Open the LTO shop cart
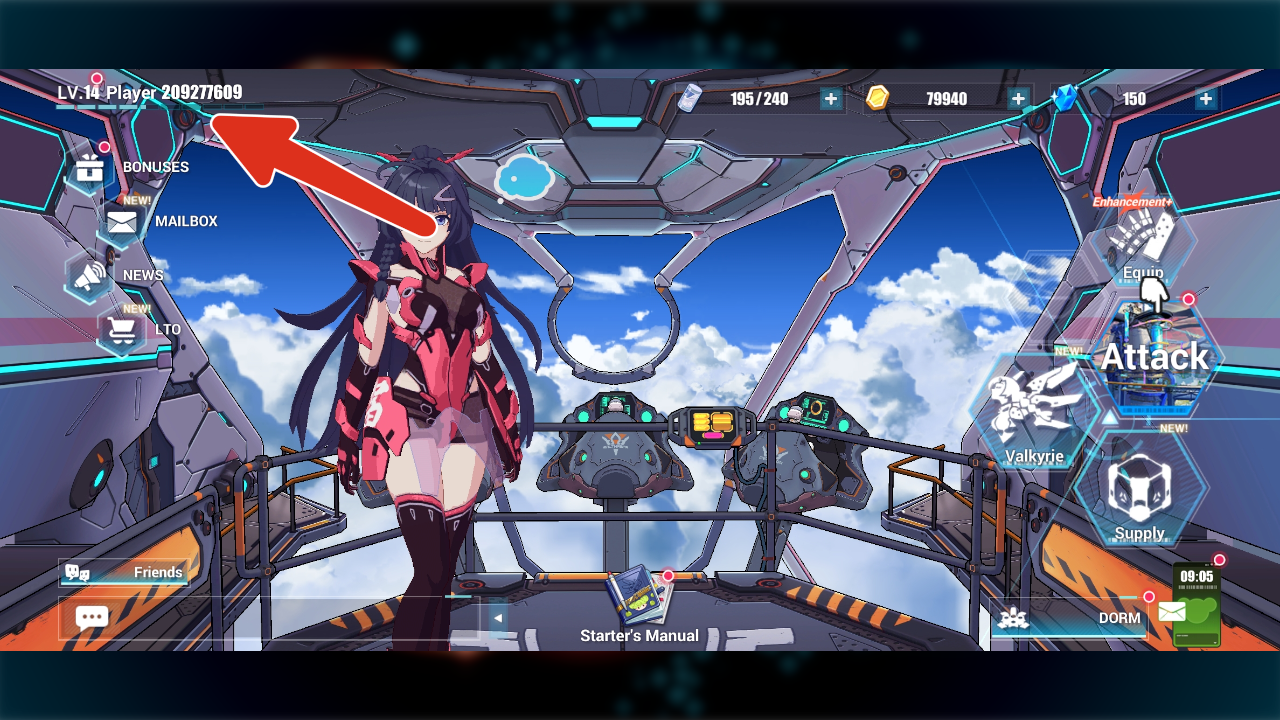Image resolution: width=1280 pixels, height=720 pixels. click(x=122, y=329)
